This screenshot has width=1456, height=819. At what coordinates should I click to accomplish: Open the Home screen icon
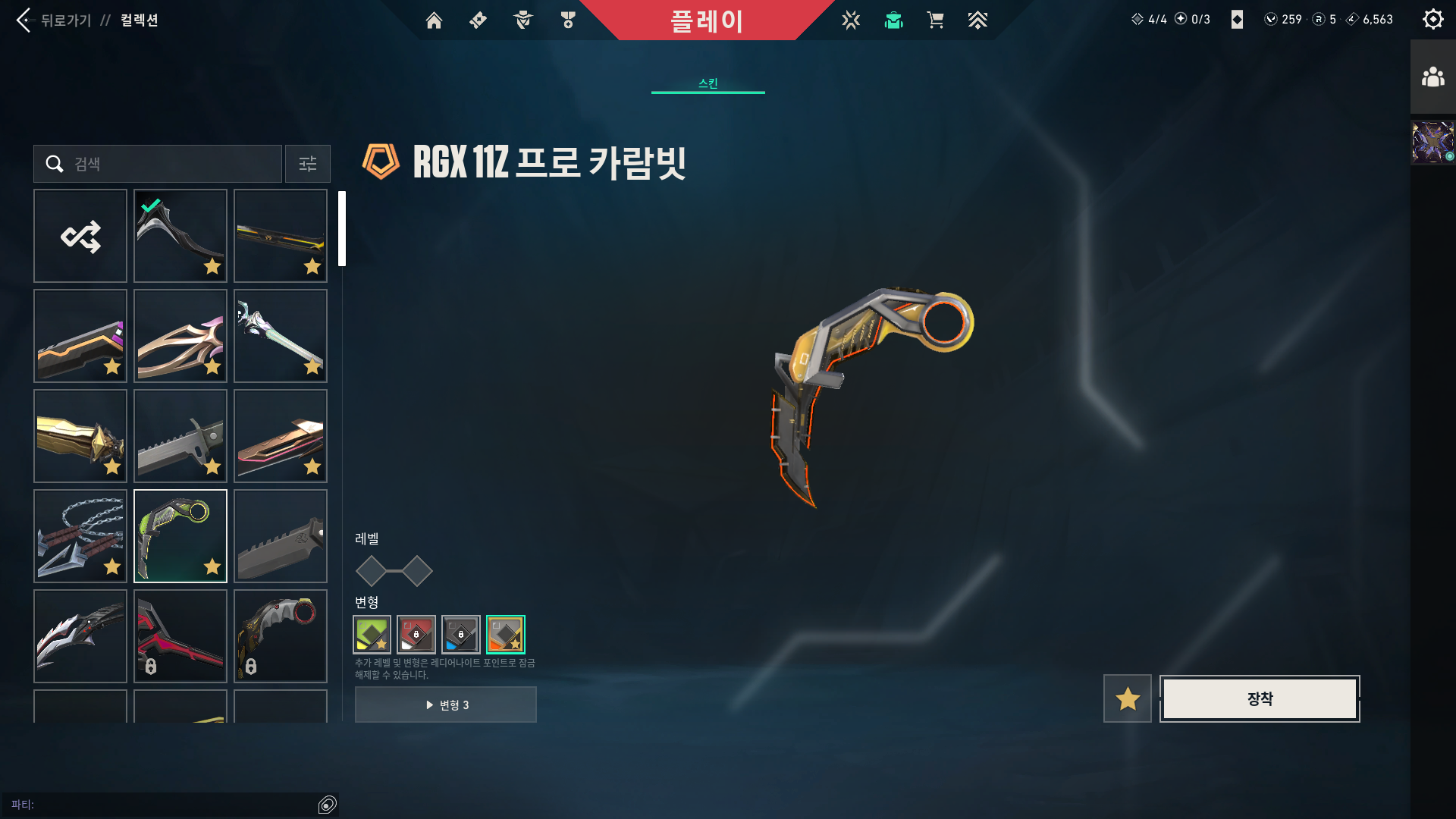tap(433, 20)
